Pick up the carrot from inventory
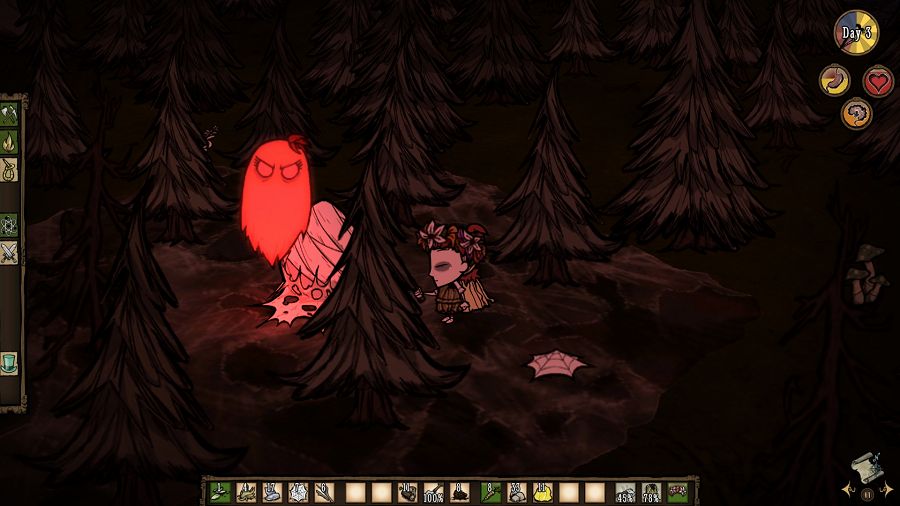900x506 pixels. coord(490,492)
